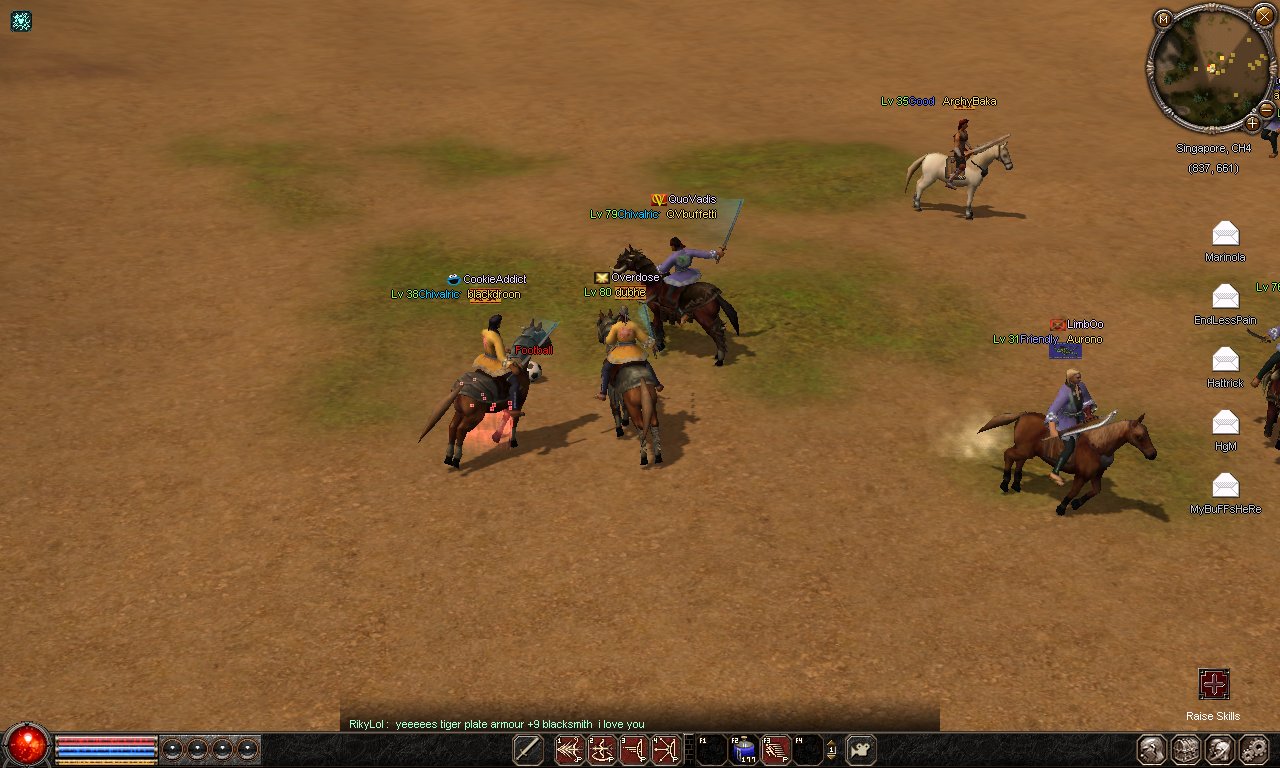Close the minimap
The height and width of the screenshot is (768, 1280).
[x=1263, y=15]
